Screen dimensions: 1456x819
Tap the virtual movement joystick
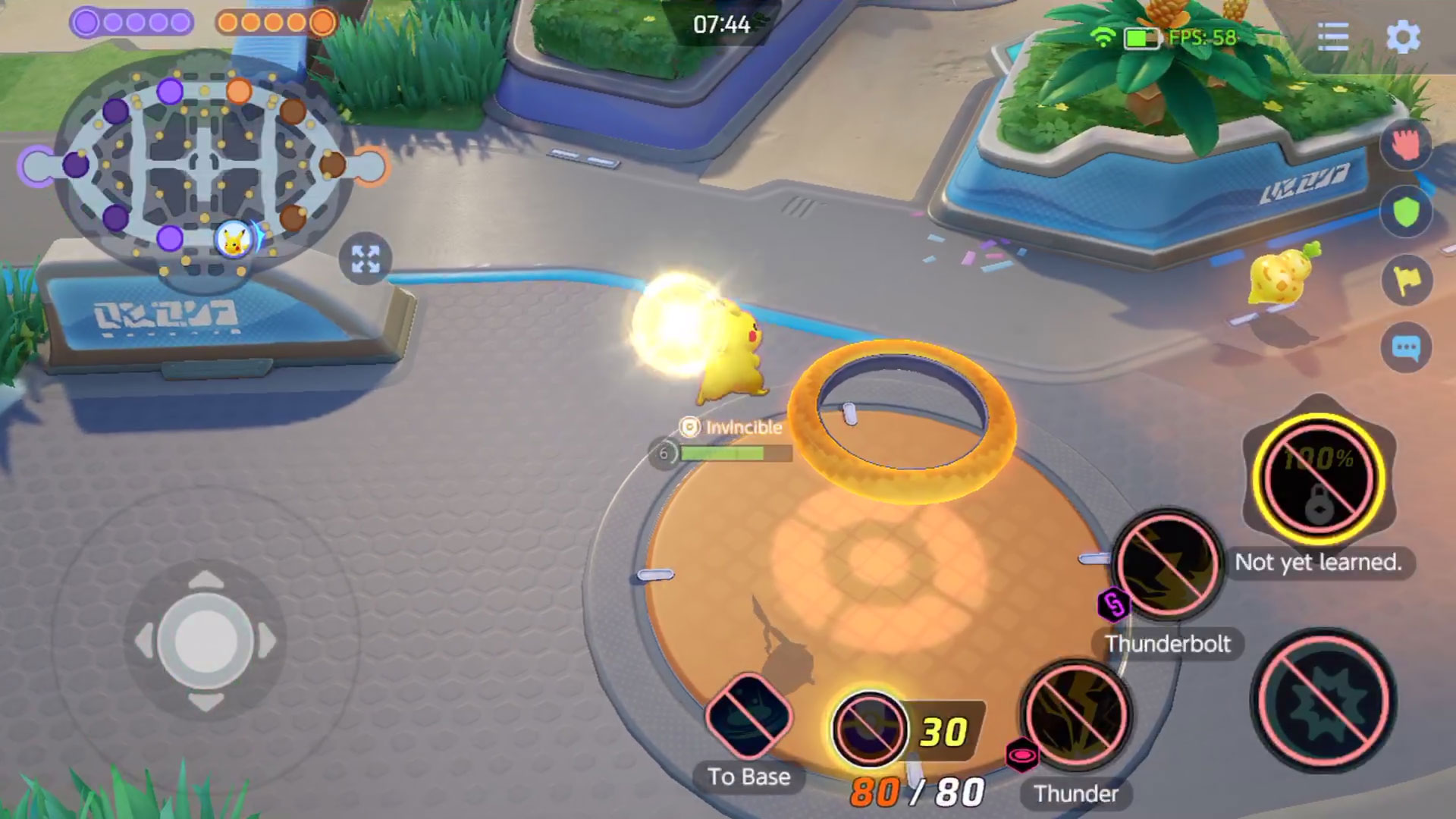[x=205, y=641]
